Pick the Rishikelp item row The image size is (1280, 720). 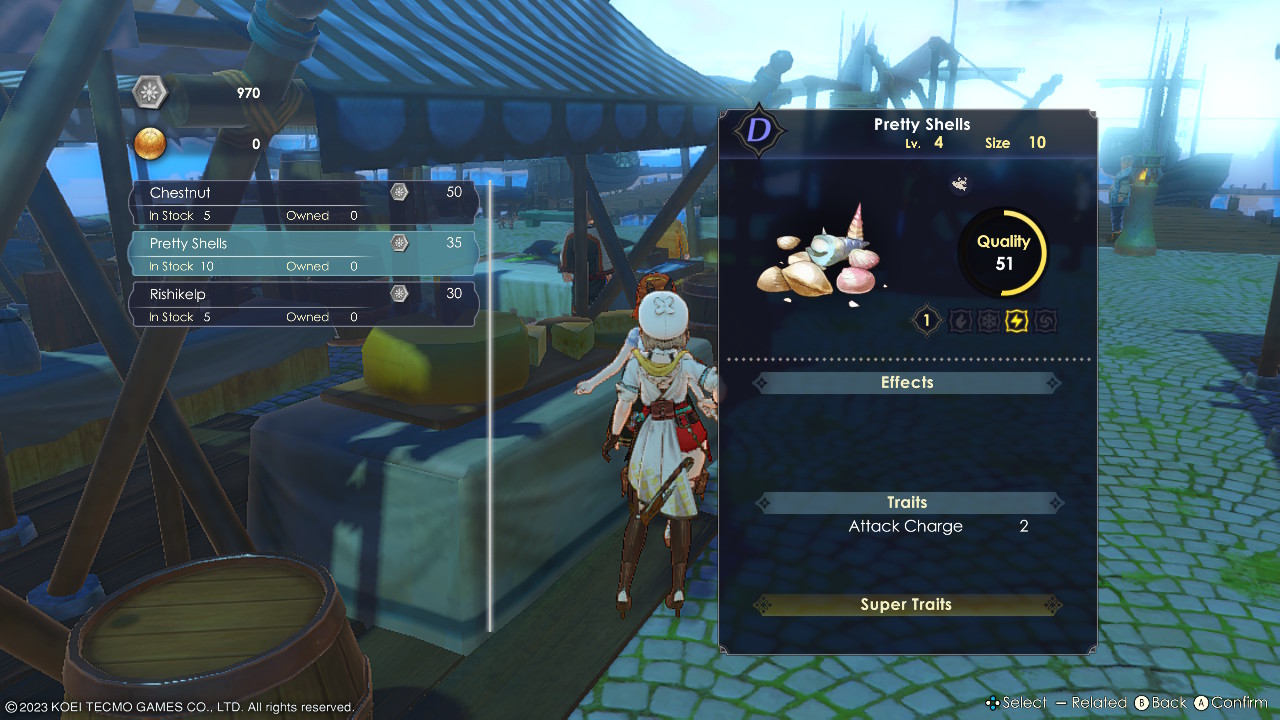304,305
